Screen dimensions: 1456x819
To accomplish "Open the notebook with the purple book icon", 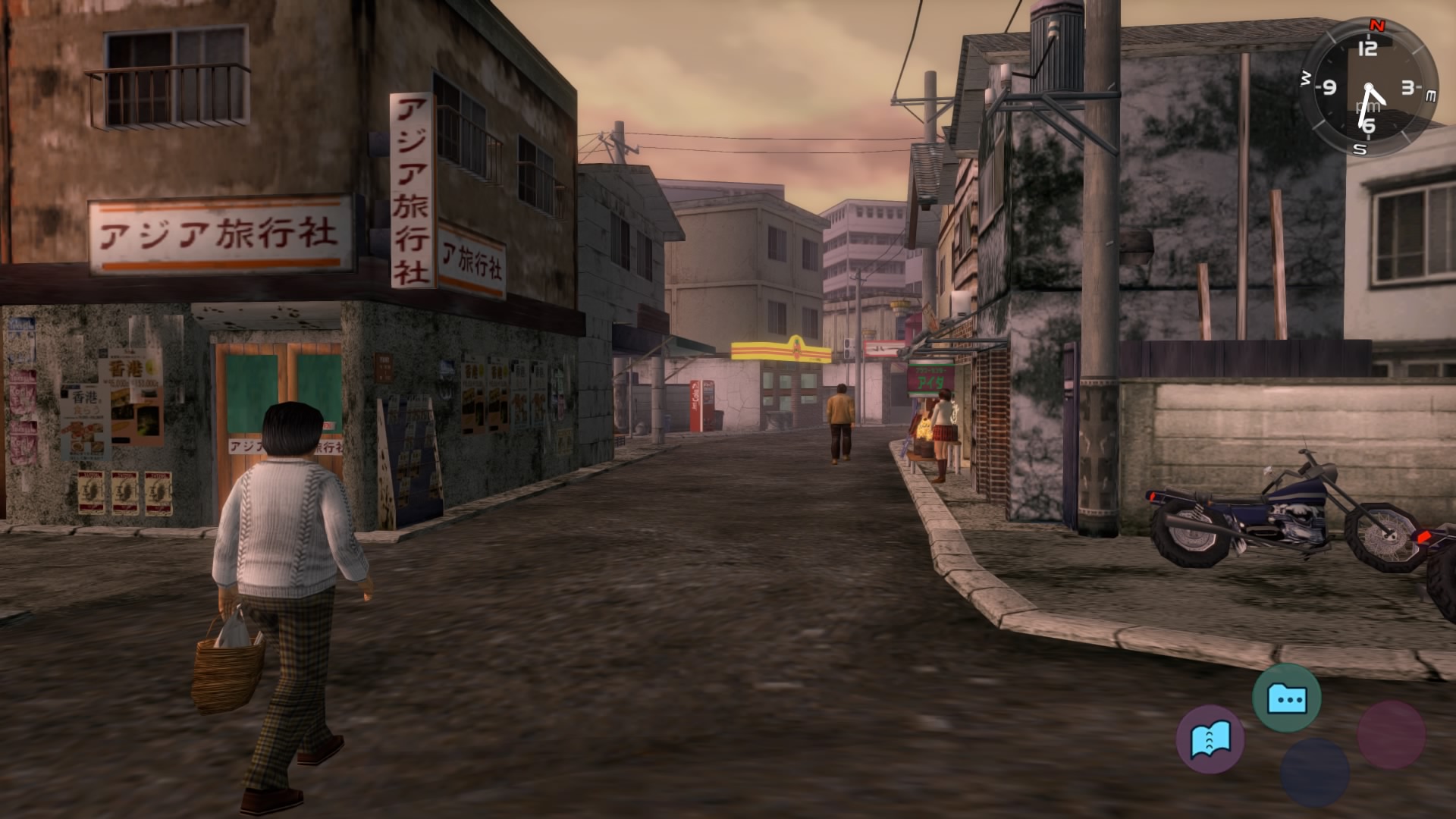I will click(x=1210, y=739).
